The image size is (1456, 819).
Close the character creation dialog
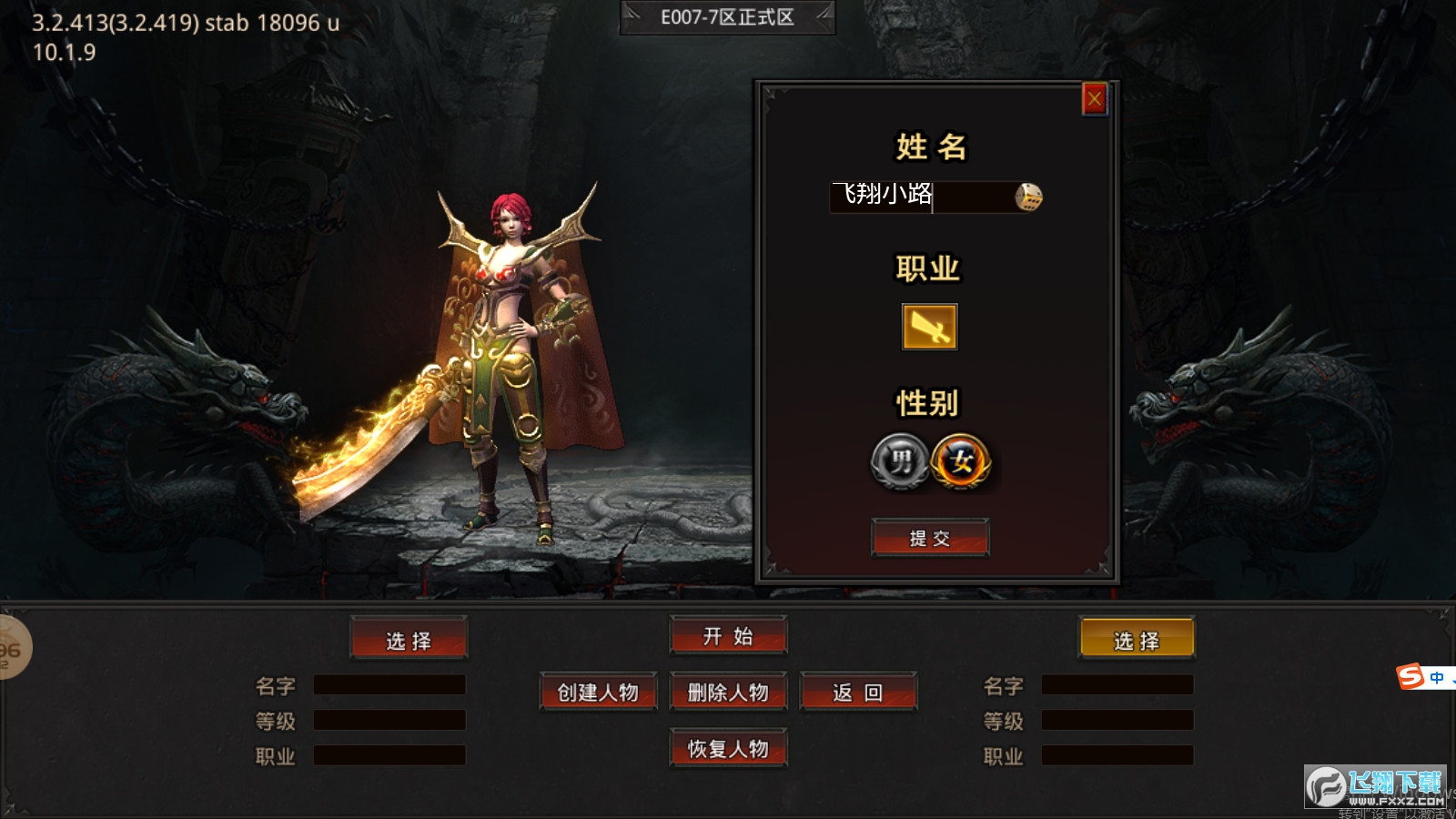tap(1094, 98)
